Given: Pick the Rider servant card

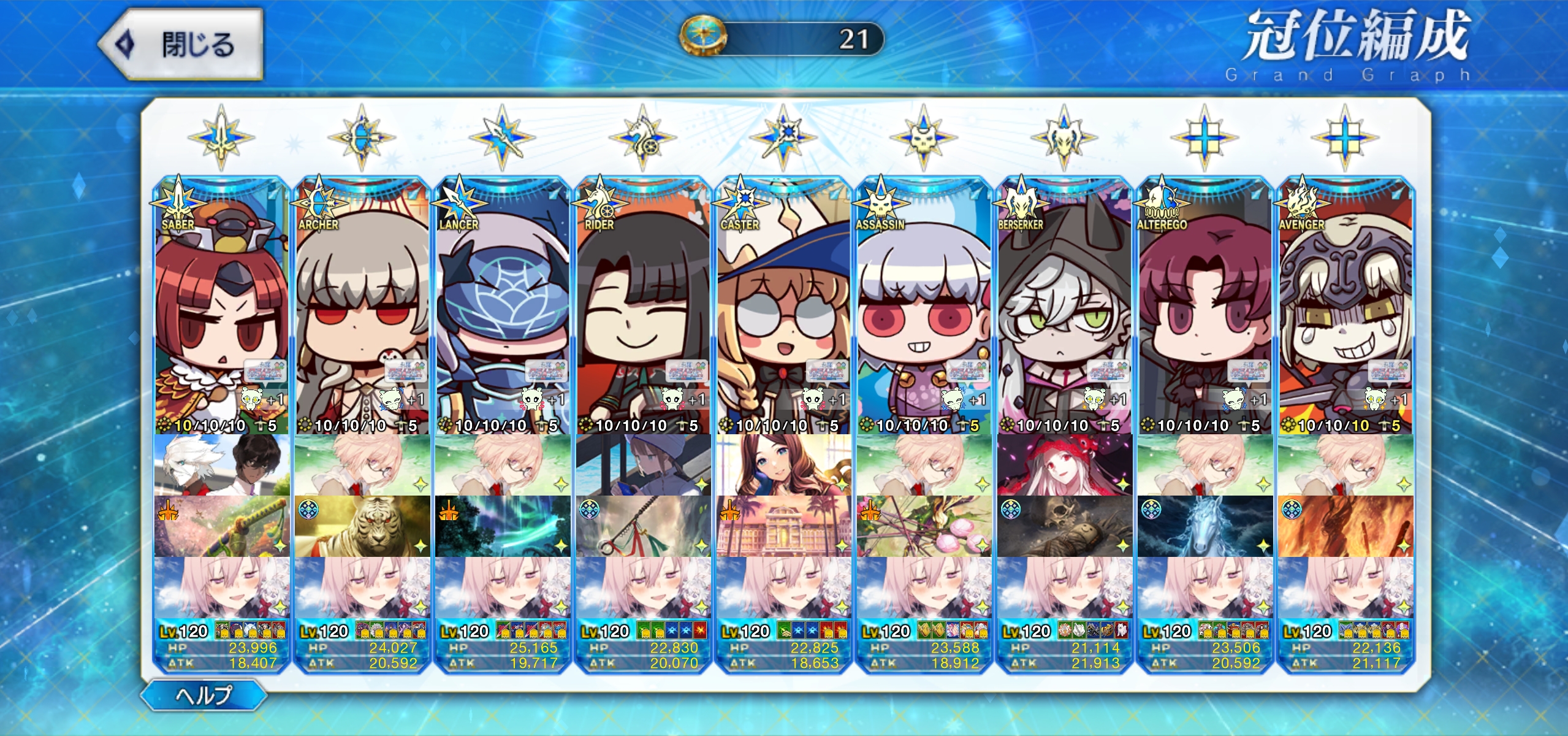Looking at the screenshot, I should tap(643, 307).
